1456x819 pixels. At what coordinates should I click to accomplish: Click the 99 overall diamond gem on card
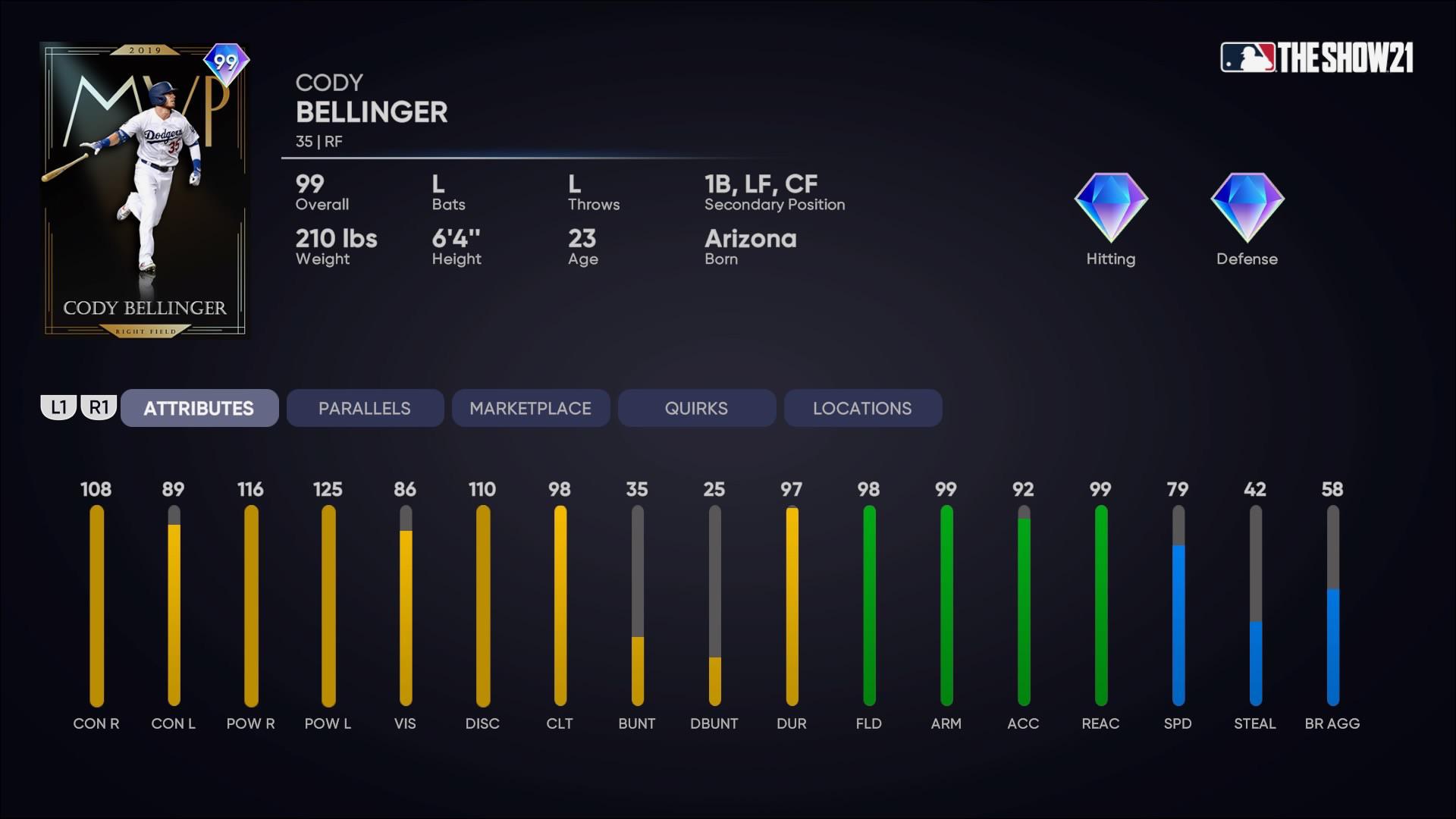pos(226,63)
